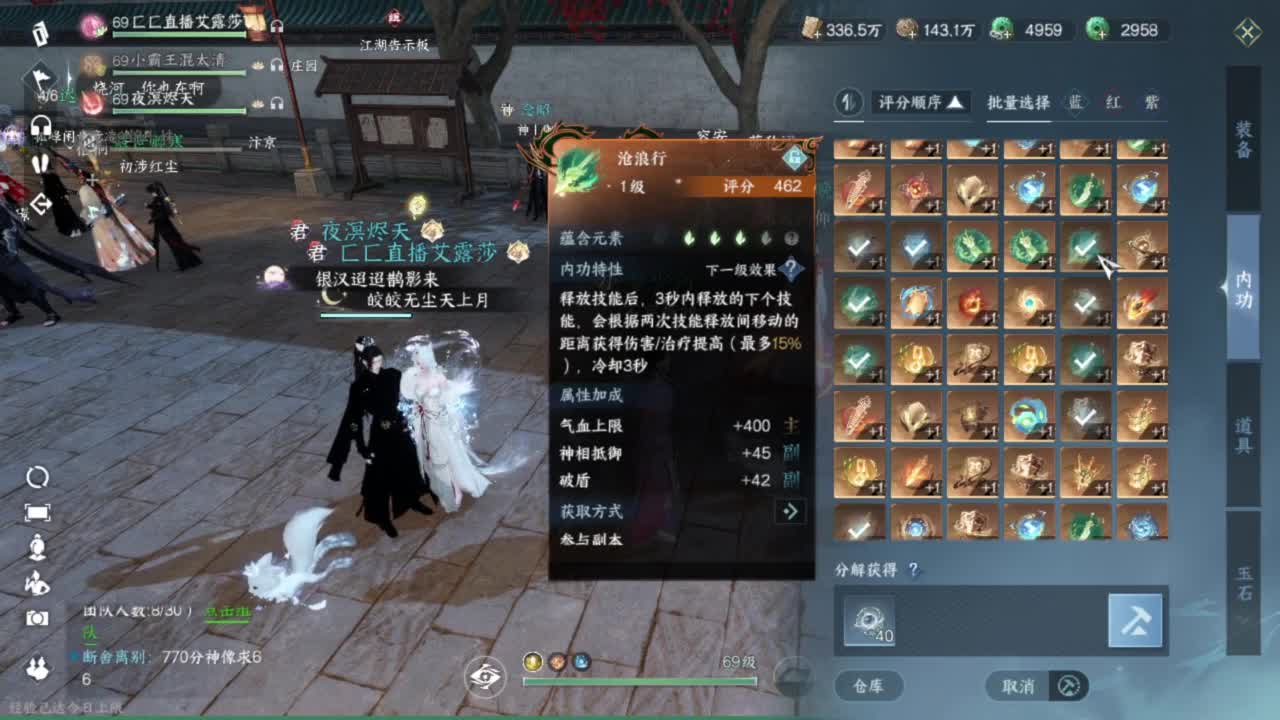The height and width of the screenshot is (720, 1280).
Task: Open the camera screenshot tool
Action: [x=35, y=617]
